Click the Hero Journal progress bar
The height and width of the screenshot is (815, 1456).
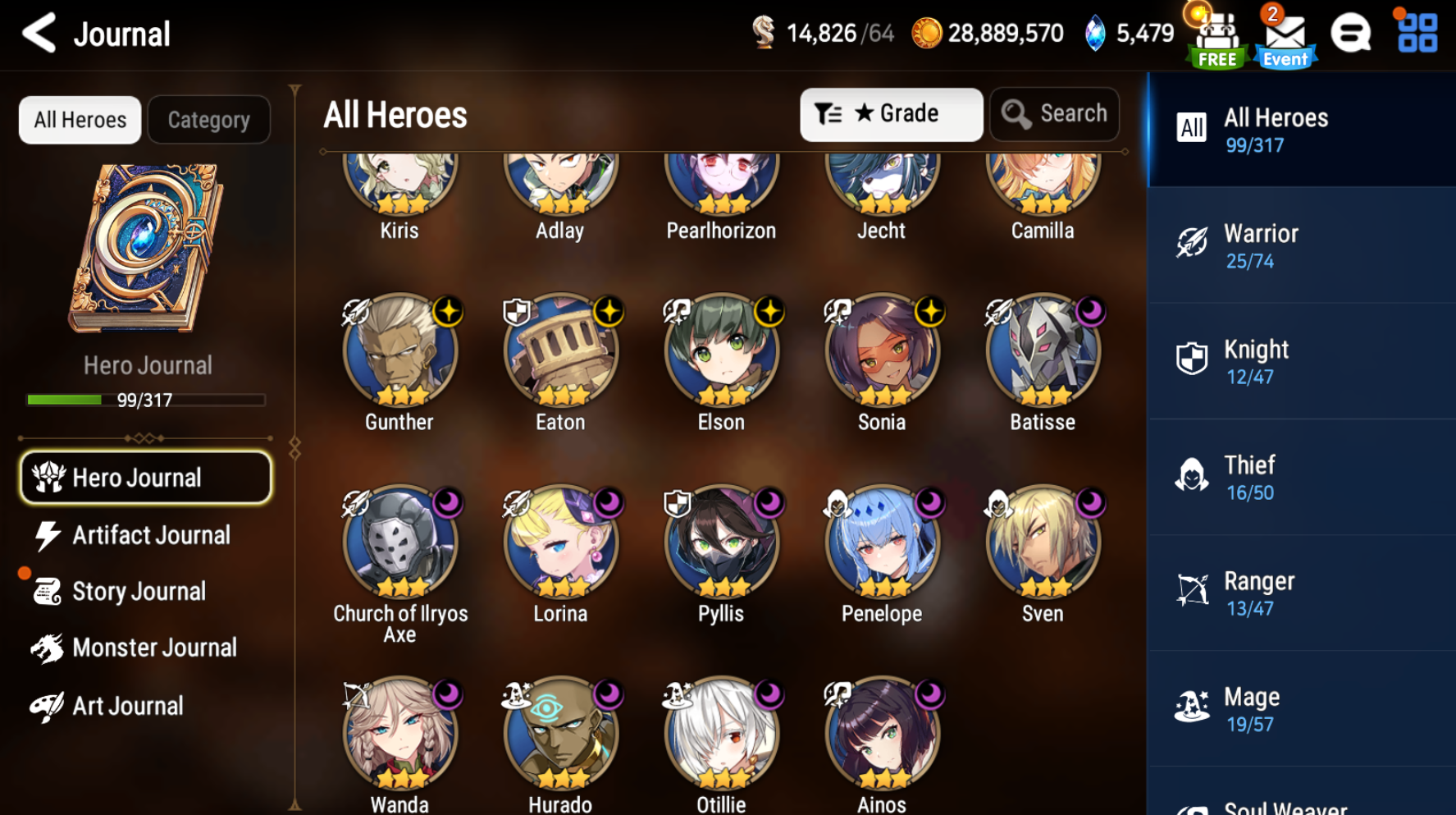pos(146,401)
